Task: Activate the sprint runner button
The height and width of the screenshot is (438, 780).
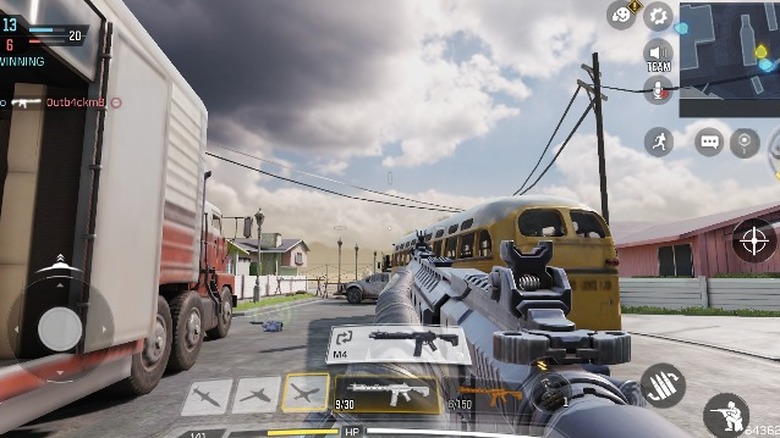Action: (658, 141)
